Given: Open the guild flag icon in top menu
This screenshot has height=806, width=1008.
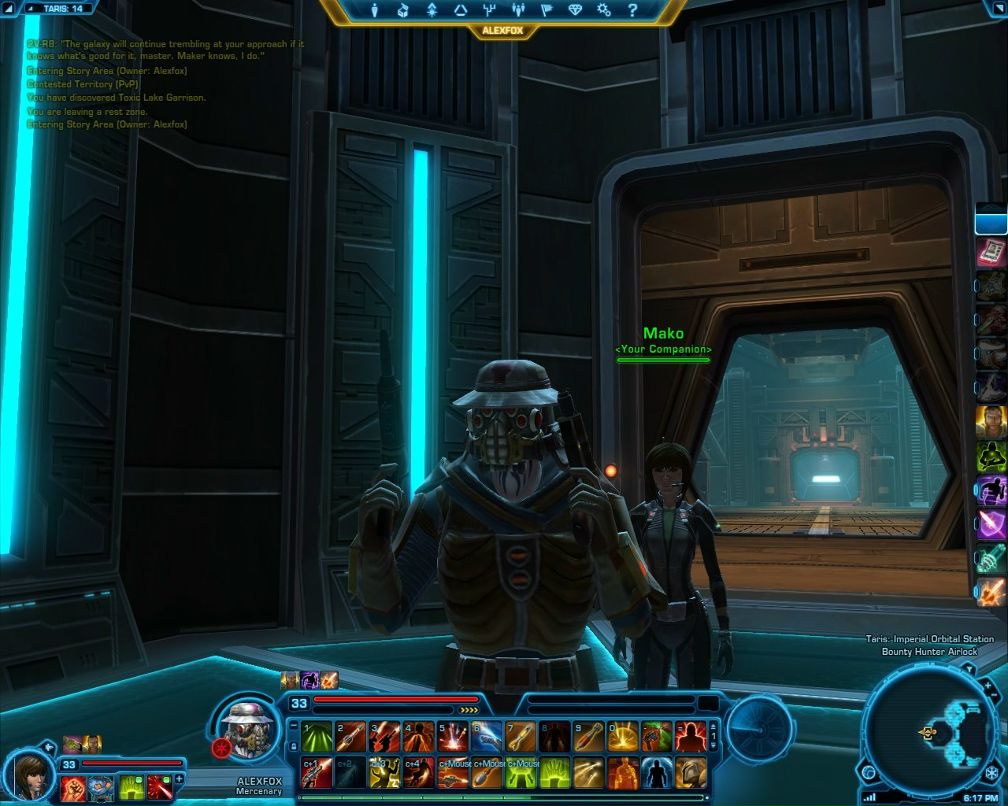Looking at the screenshot, I should (x=547, y=11).
